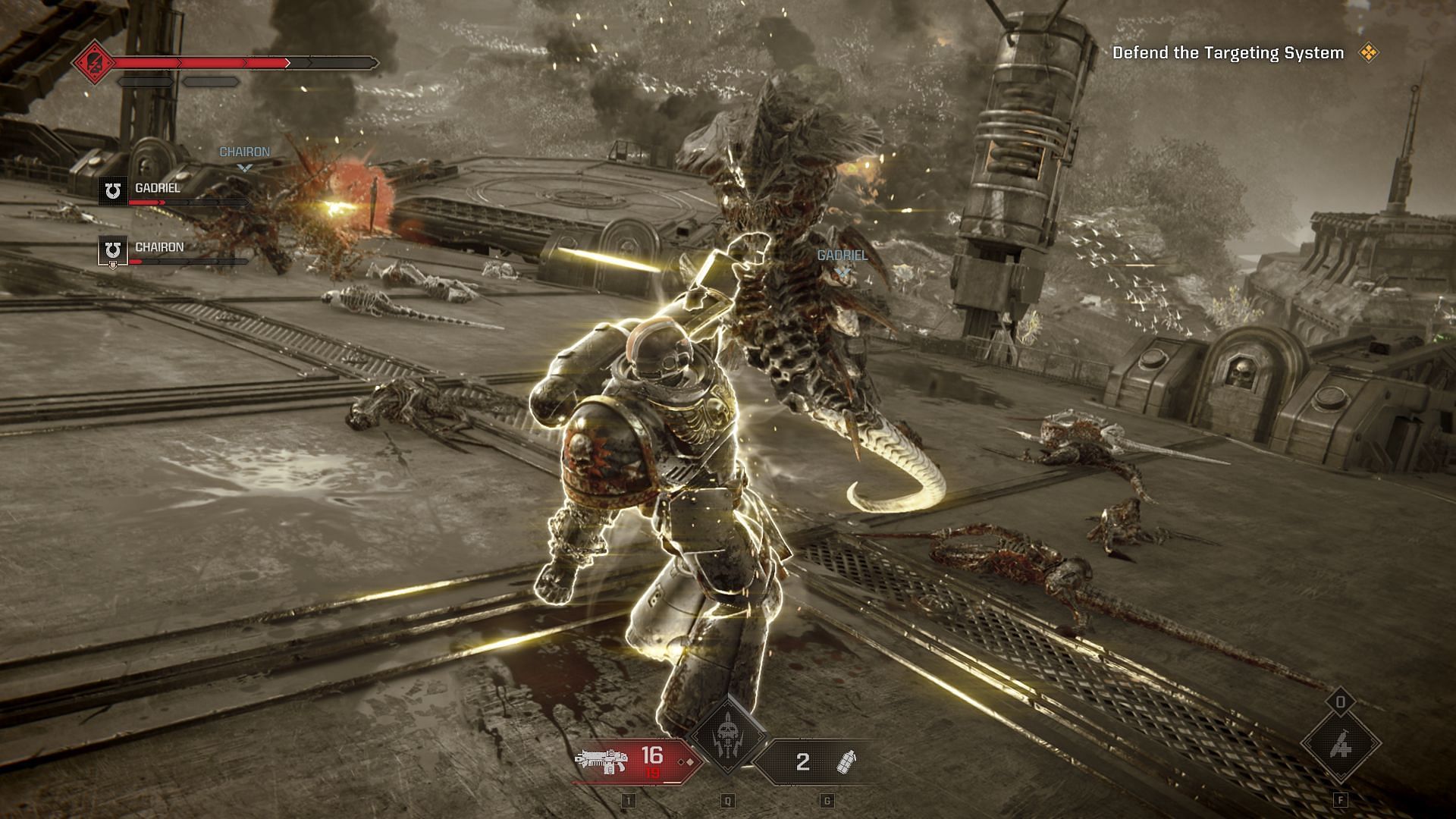The height and width of the screenshot is (819, 1456).
Task: Select the bolt rifle weapon slot
Action: tap(635, 761)
